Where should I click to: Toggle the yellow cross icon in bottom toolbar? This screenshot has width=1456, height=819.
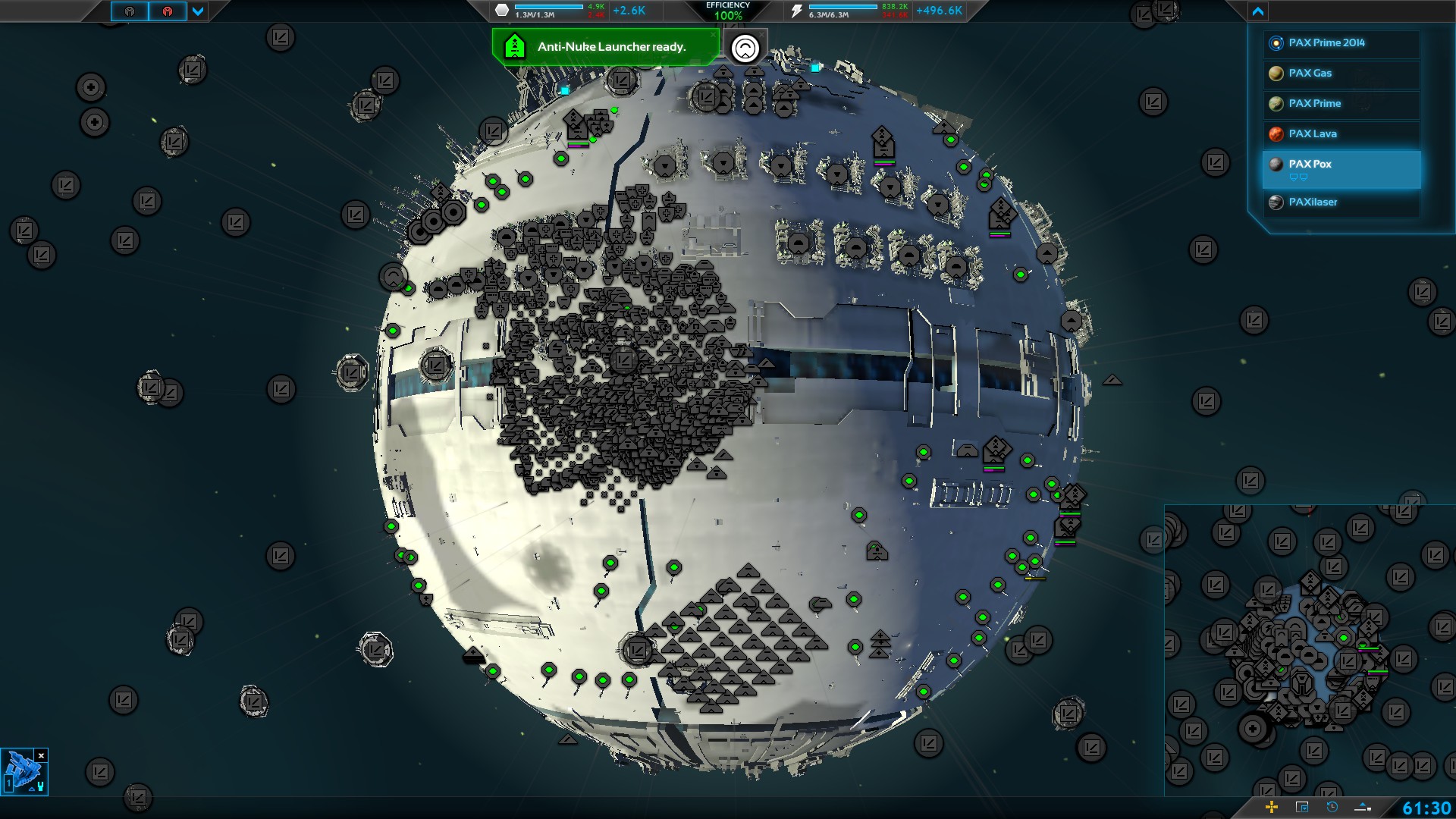[1272, 807]
